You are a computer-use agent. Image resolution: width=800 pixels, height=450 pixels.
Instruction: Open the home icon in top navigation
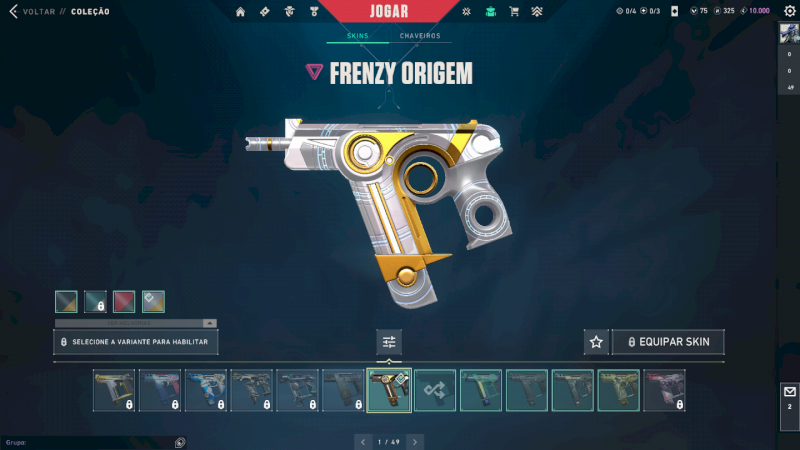pyautogui.click(x=240, y=12)
